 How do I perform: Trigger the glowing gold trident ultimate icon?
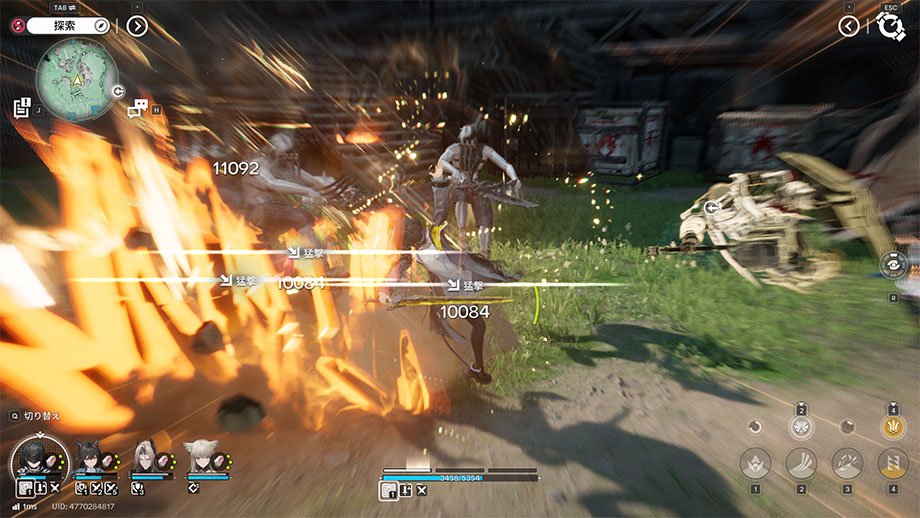893,427
